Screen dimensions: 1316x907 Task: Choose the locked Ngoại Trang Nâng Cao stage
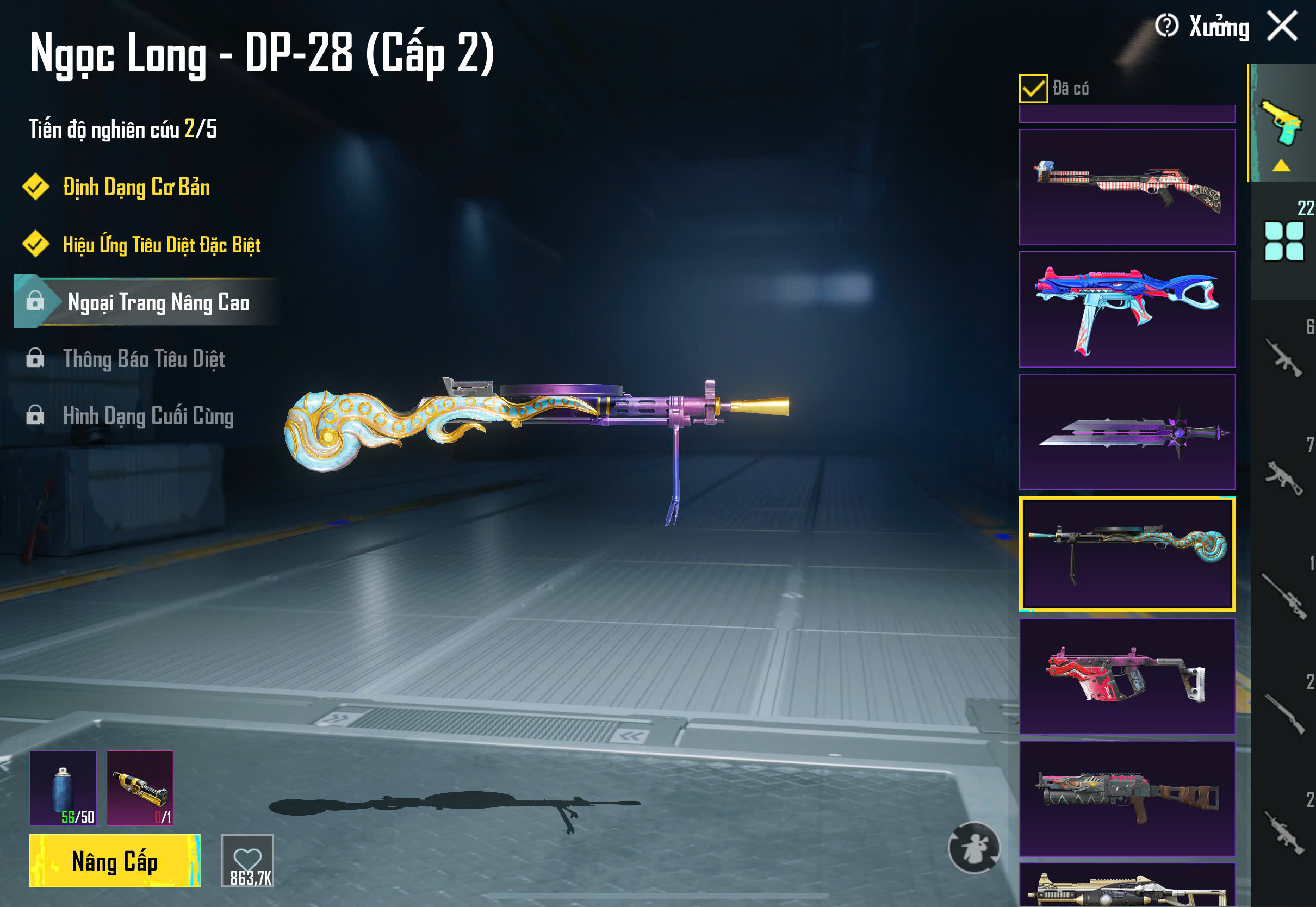(x=158, y=302)
